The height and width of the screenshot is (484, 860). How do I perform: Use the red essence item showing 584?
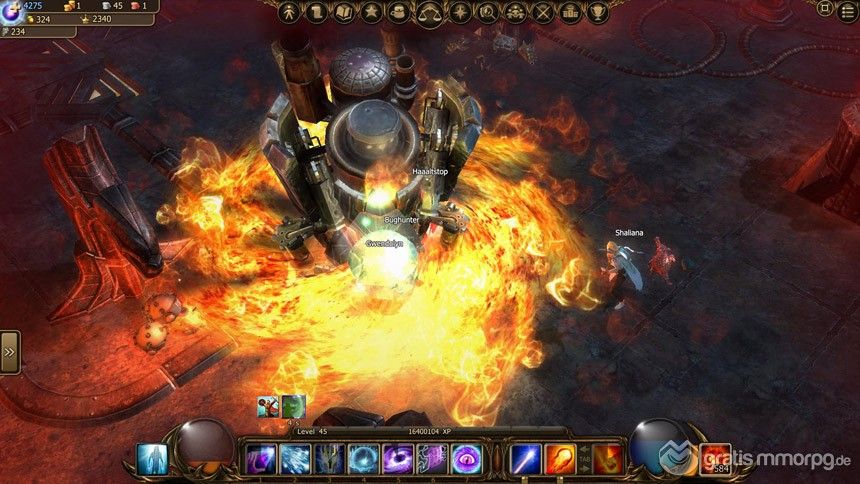pos(714,458)
